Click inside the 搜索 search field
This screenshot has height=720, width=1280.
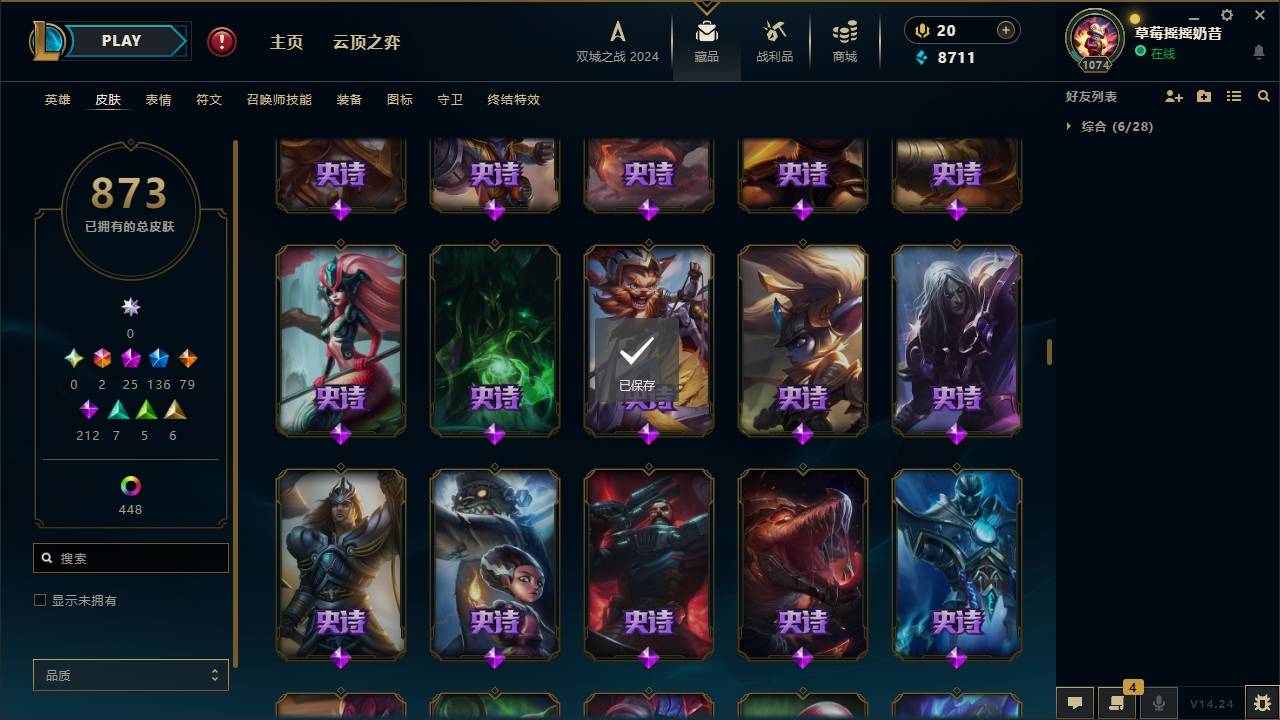[130, 557]
